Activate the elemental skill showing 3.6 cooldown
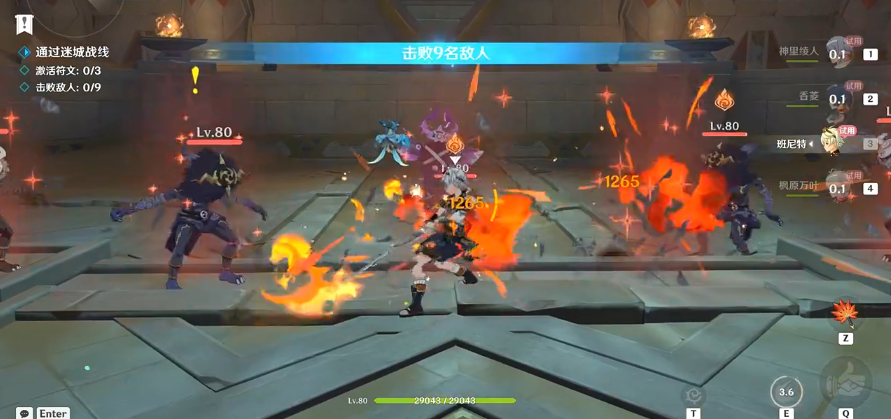The width and height of the screenshot is (891, 419). point(786,390)
